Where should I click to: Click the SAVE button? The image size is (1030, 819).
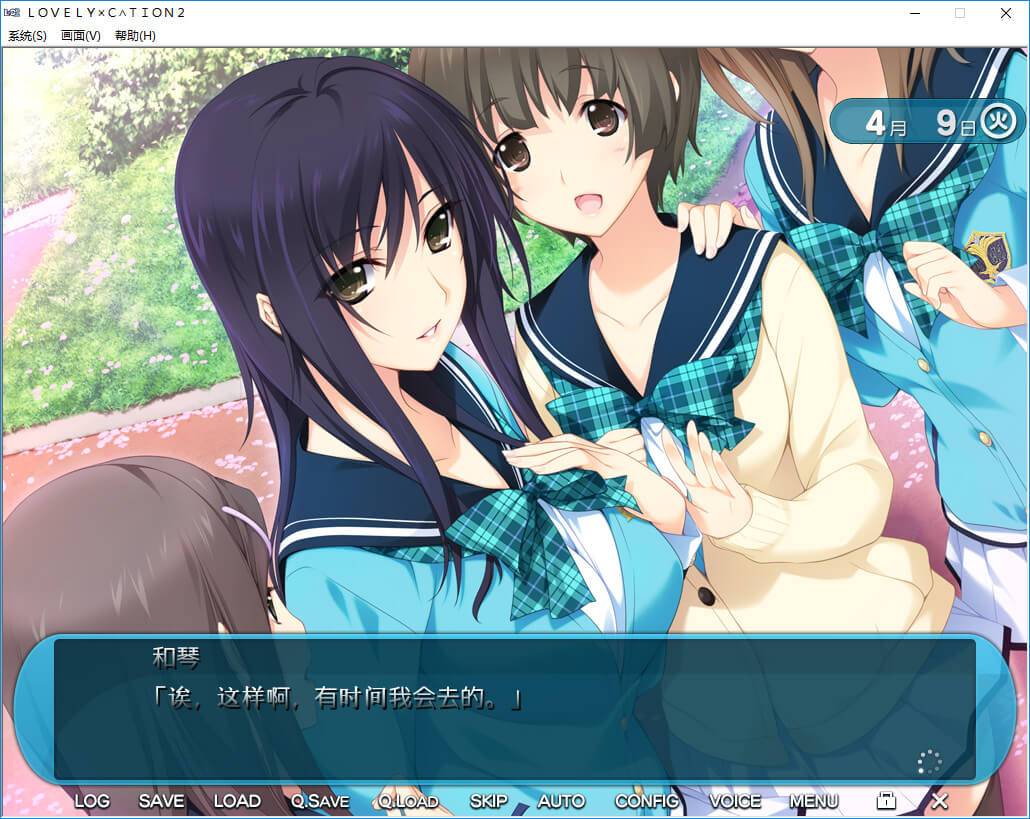161,801
